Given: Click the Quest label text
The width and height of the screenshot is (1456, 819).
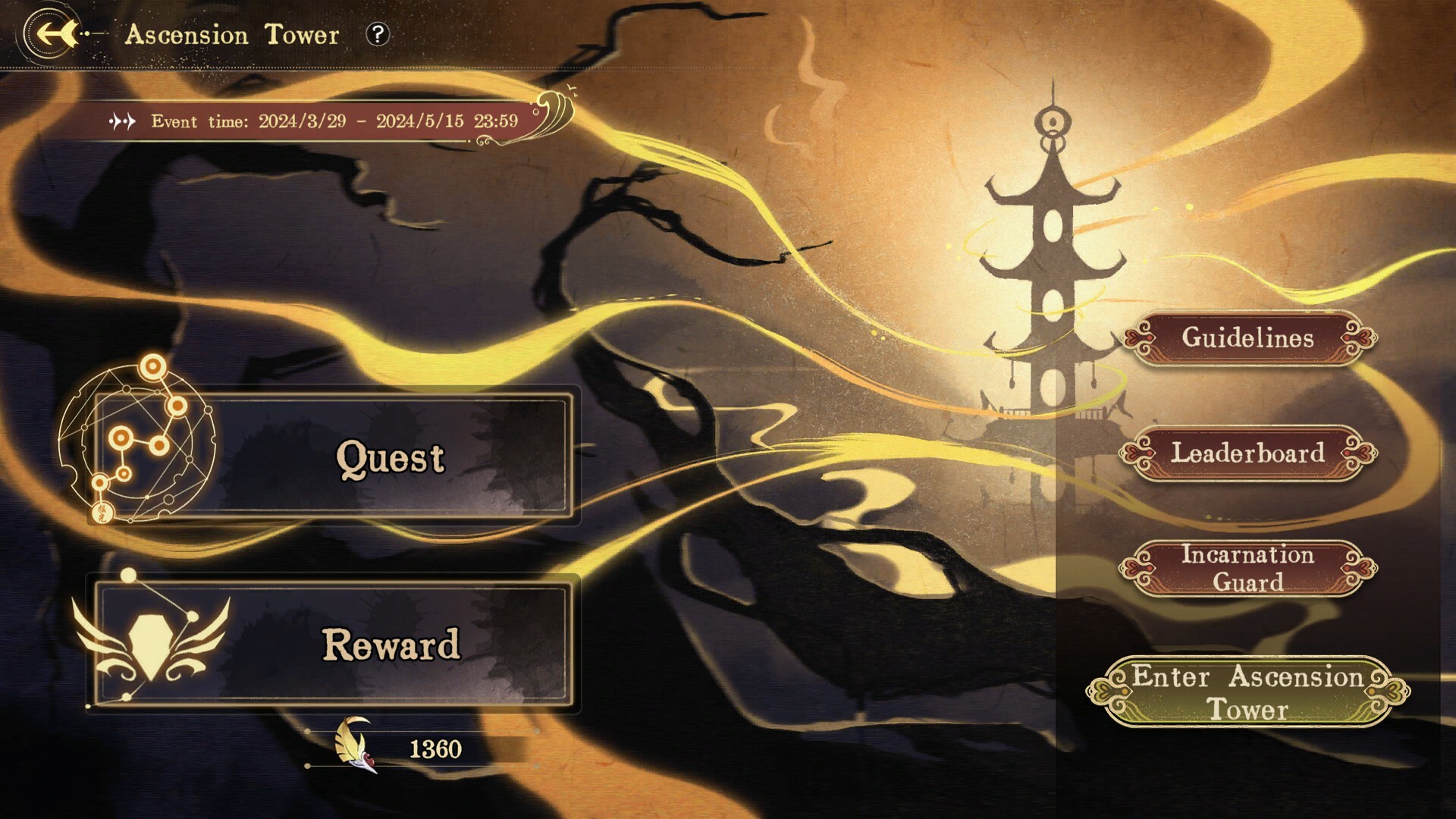Looking at the screenshot, I should coord(391,458).
